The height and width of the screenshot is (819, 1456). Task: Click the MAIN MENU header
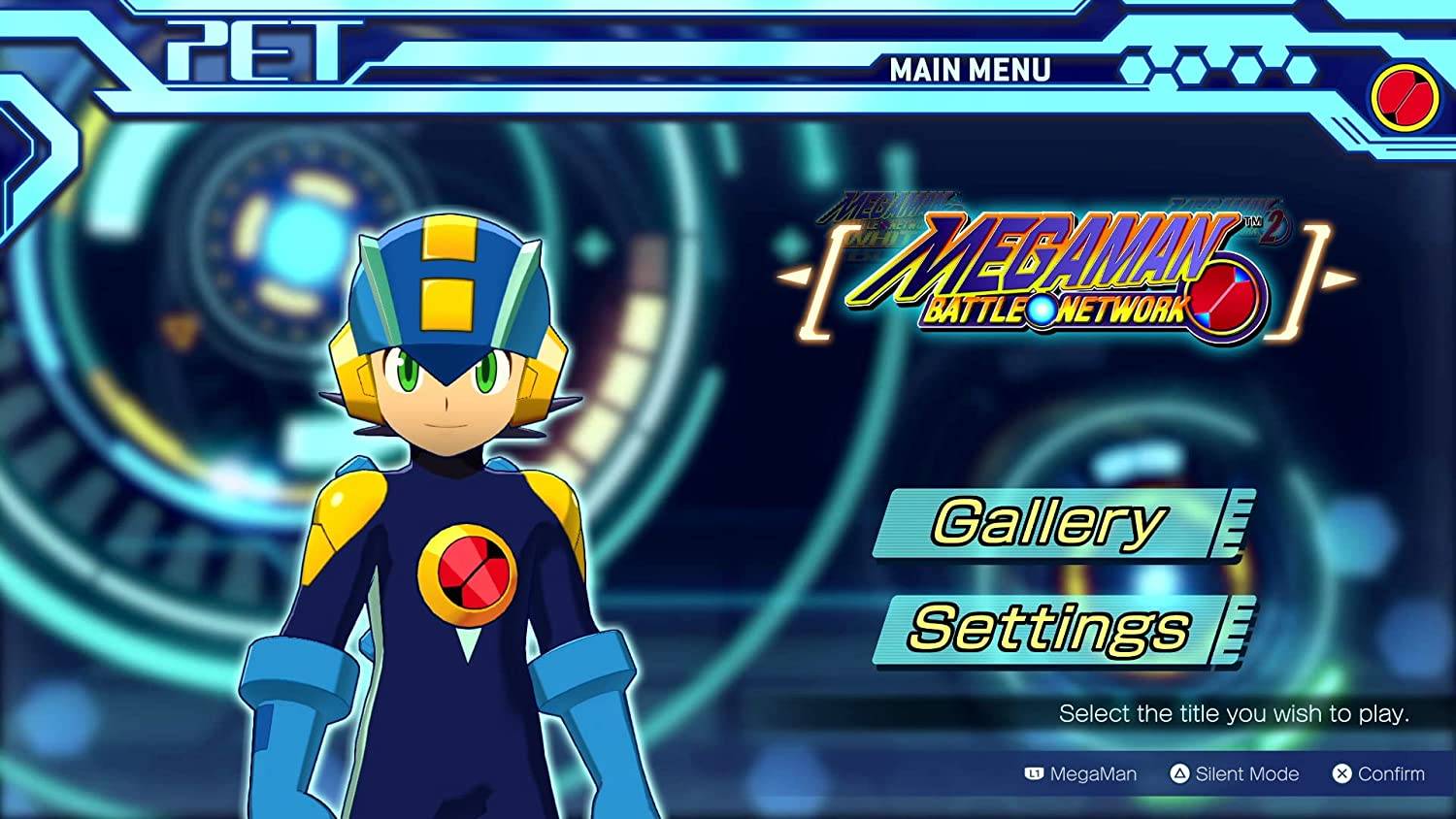969,68
